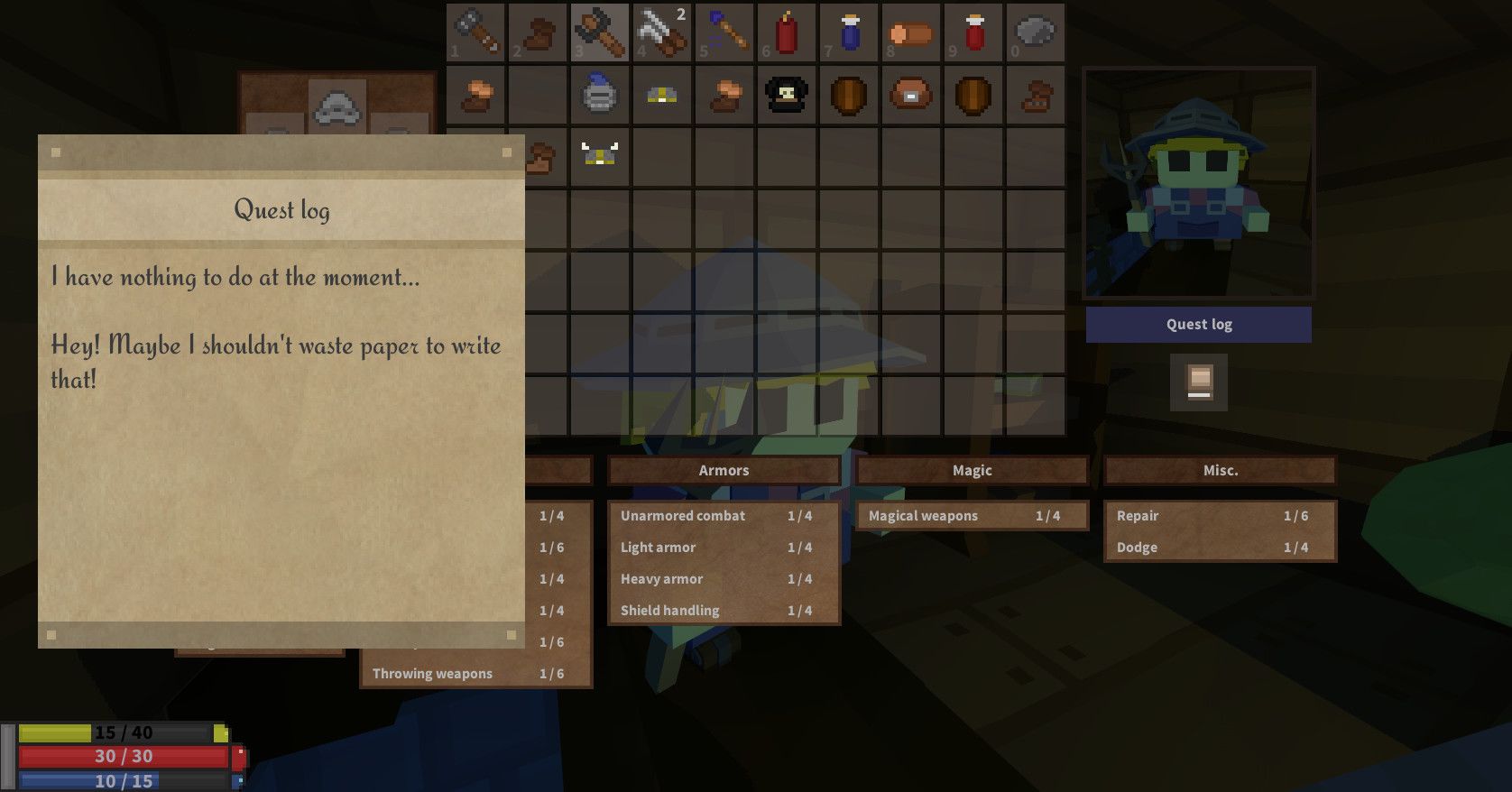
Task: Click the quest journal book icon
Action: [1199, 382]
